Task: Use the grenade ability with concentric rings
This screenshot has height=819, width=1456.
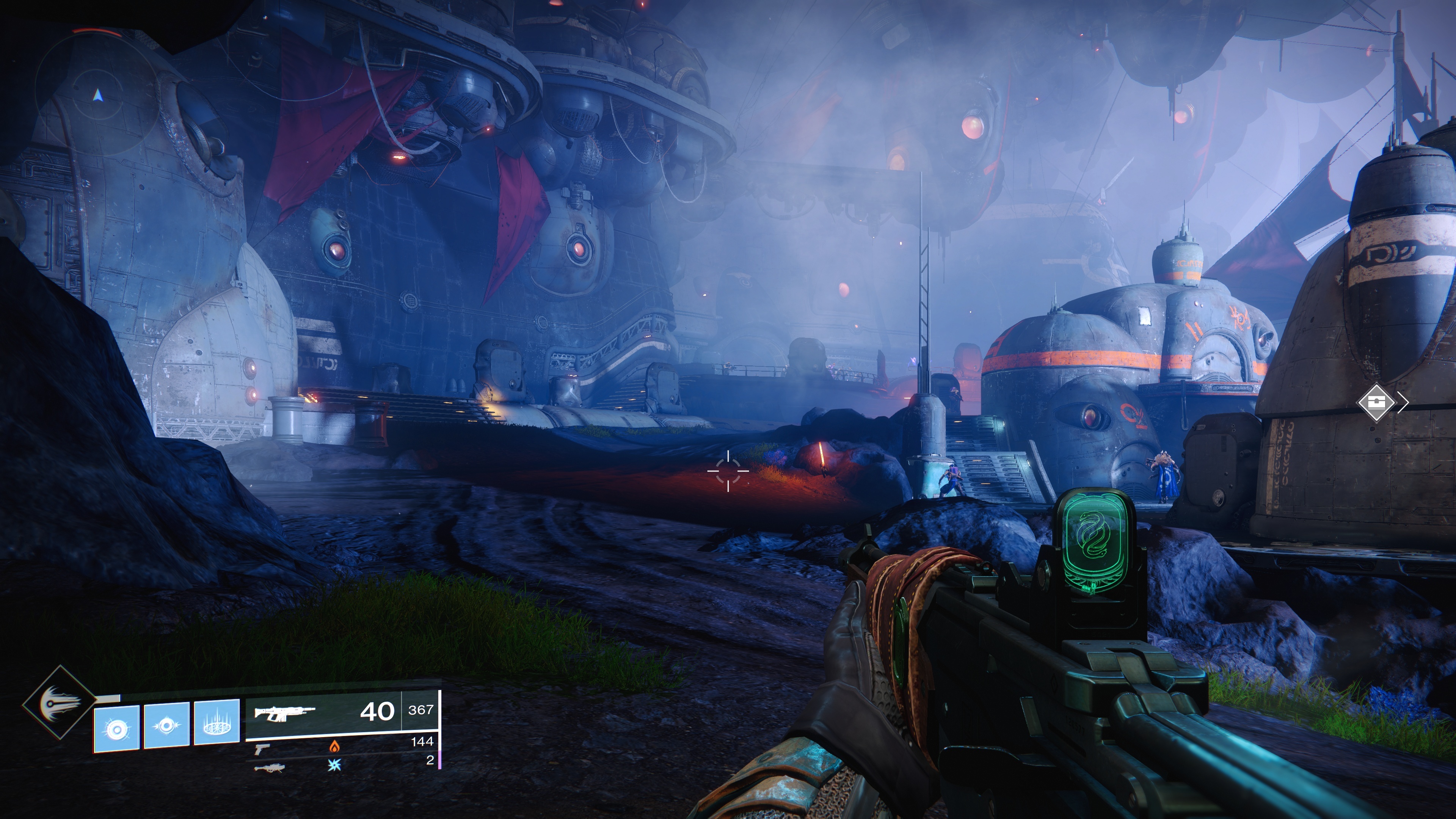Action: [116, 728]
